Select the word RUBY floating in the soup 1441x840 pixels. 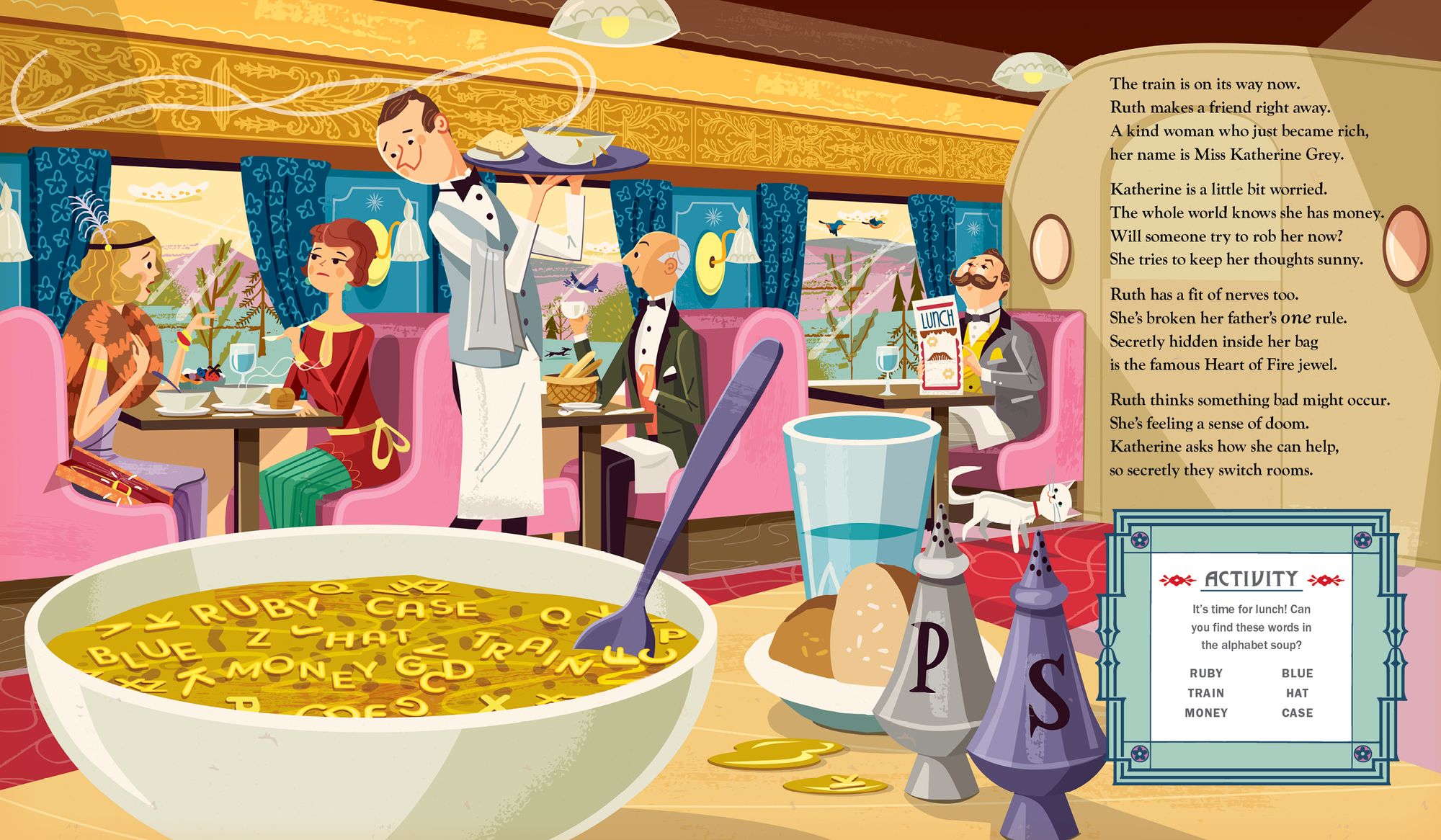[x=257, y=610]
